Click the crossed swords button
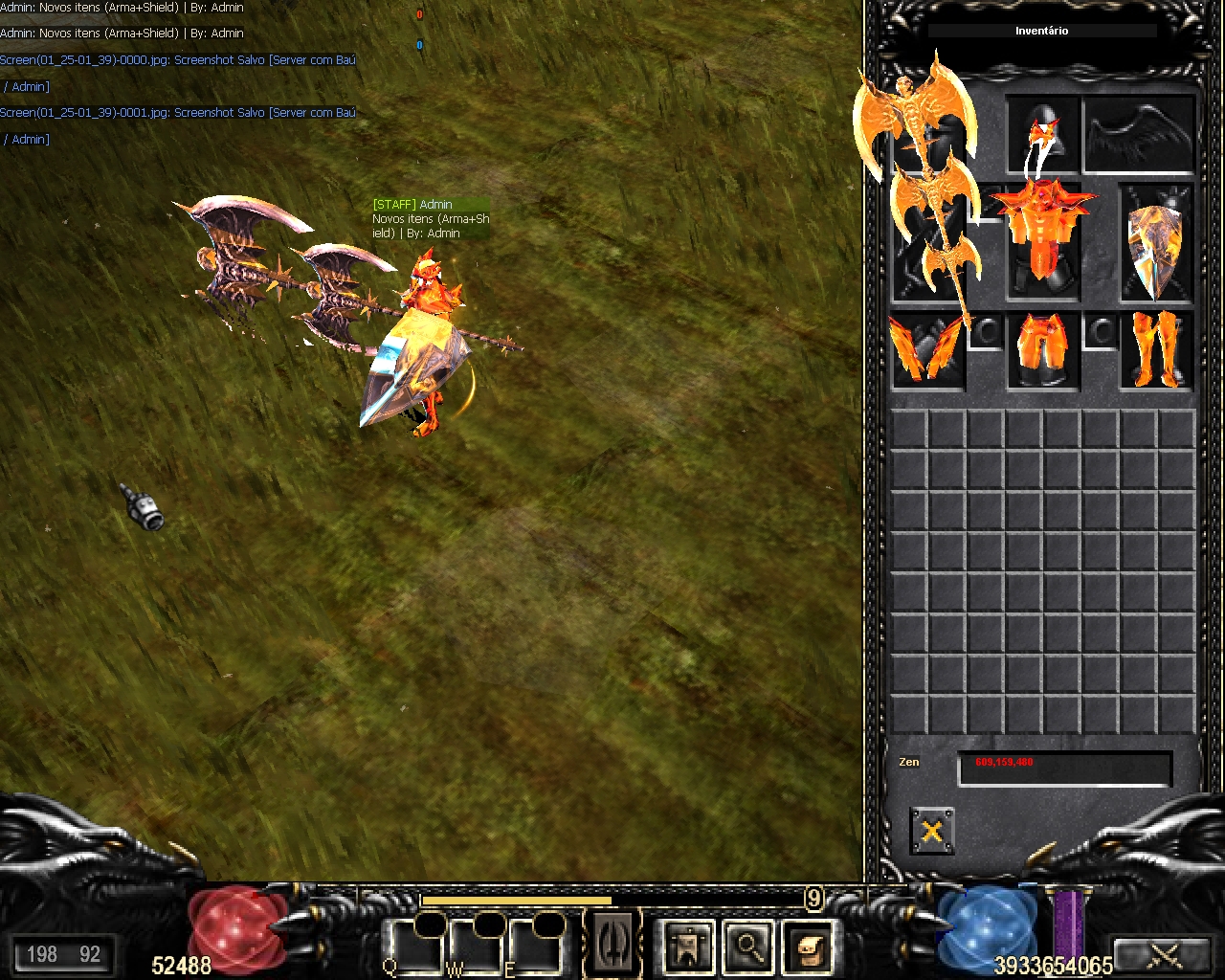Viewport: 1225px width, 980px height. tap(1164, 954)
